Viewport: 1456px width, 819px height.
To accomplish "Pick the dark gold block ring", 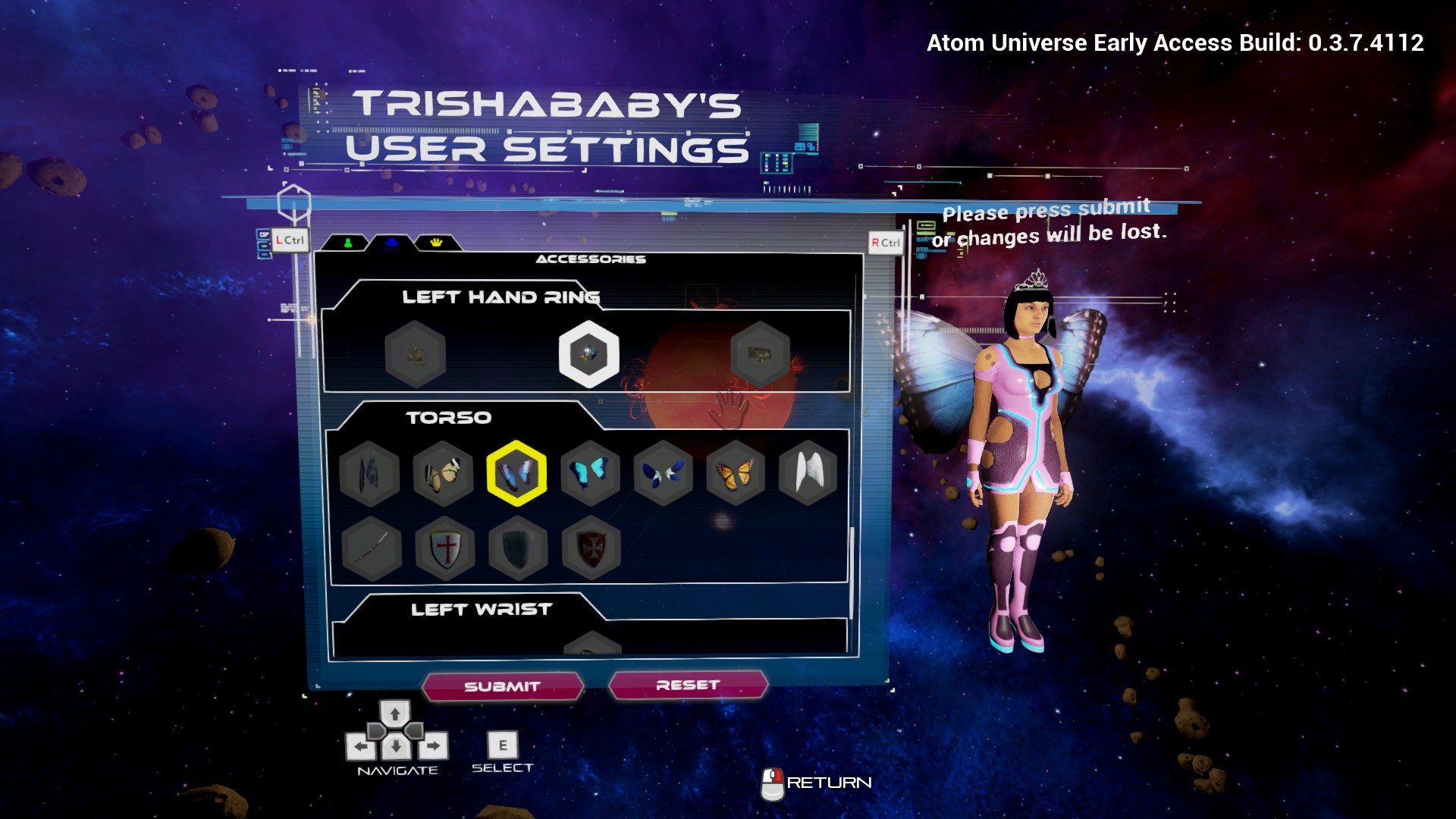I will pos(760,354).
